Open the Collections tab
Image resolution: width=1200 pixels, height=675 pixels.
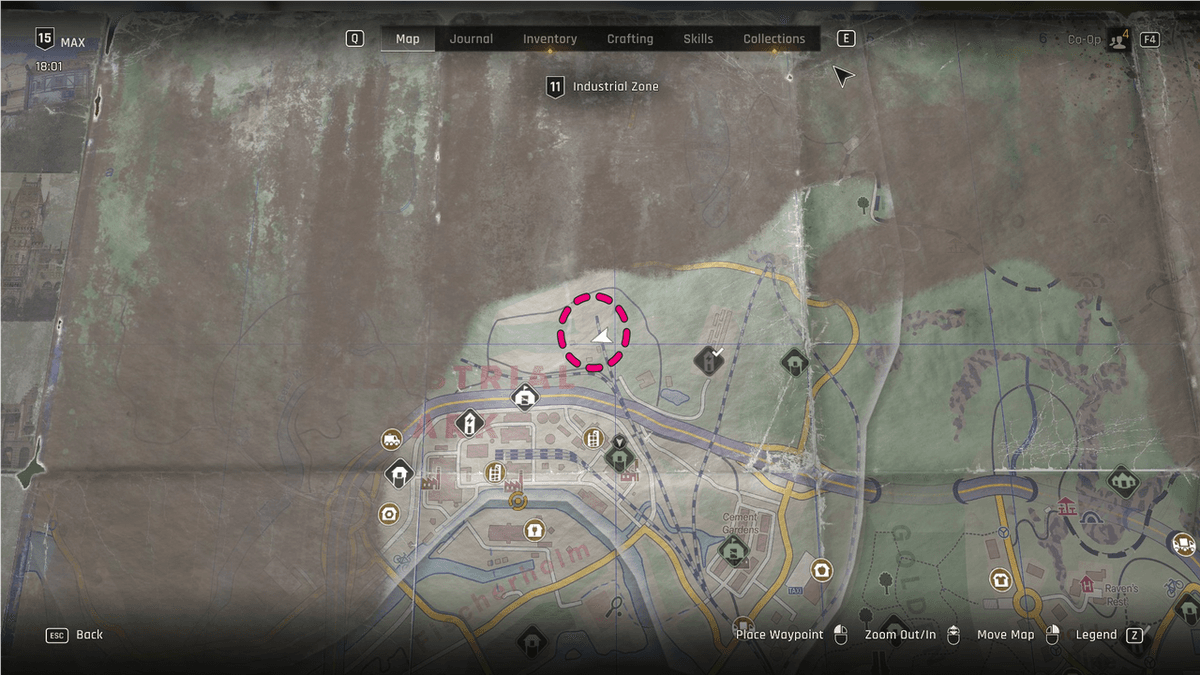774,39
